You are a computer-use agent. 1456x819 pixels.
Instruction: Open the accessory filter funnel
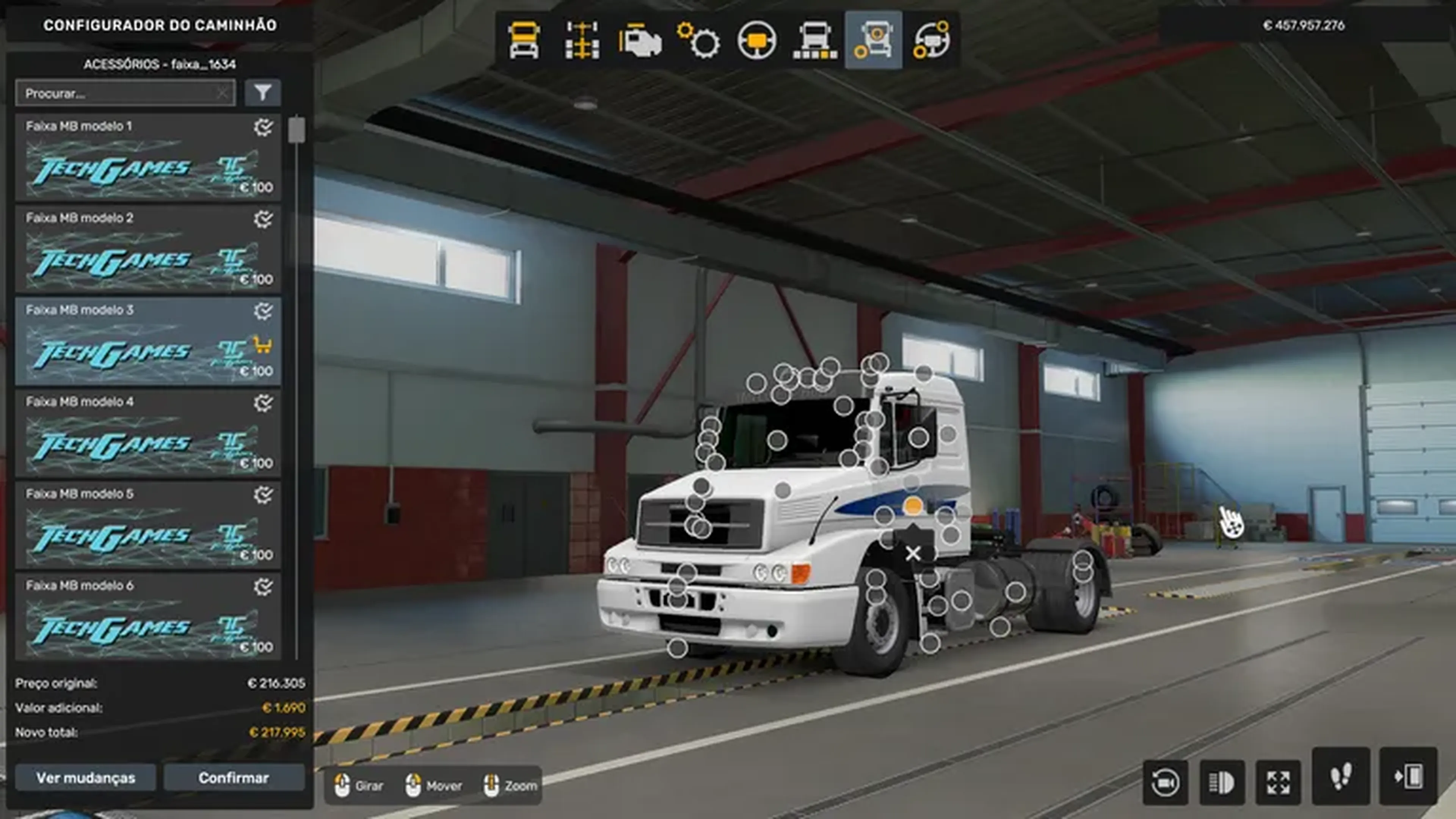[263, 93]
